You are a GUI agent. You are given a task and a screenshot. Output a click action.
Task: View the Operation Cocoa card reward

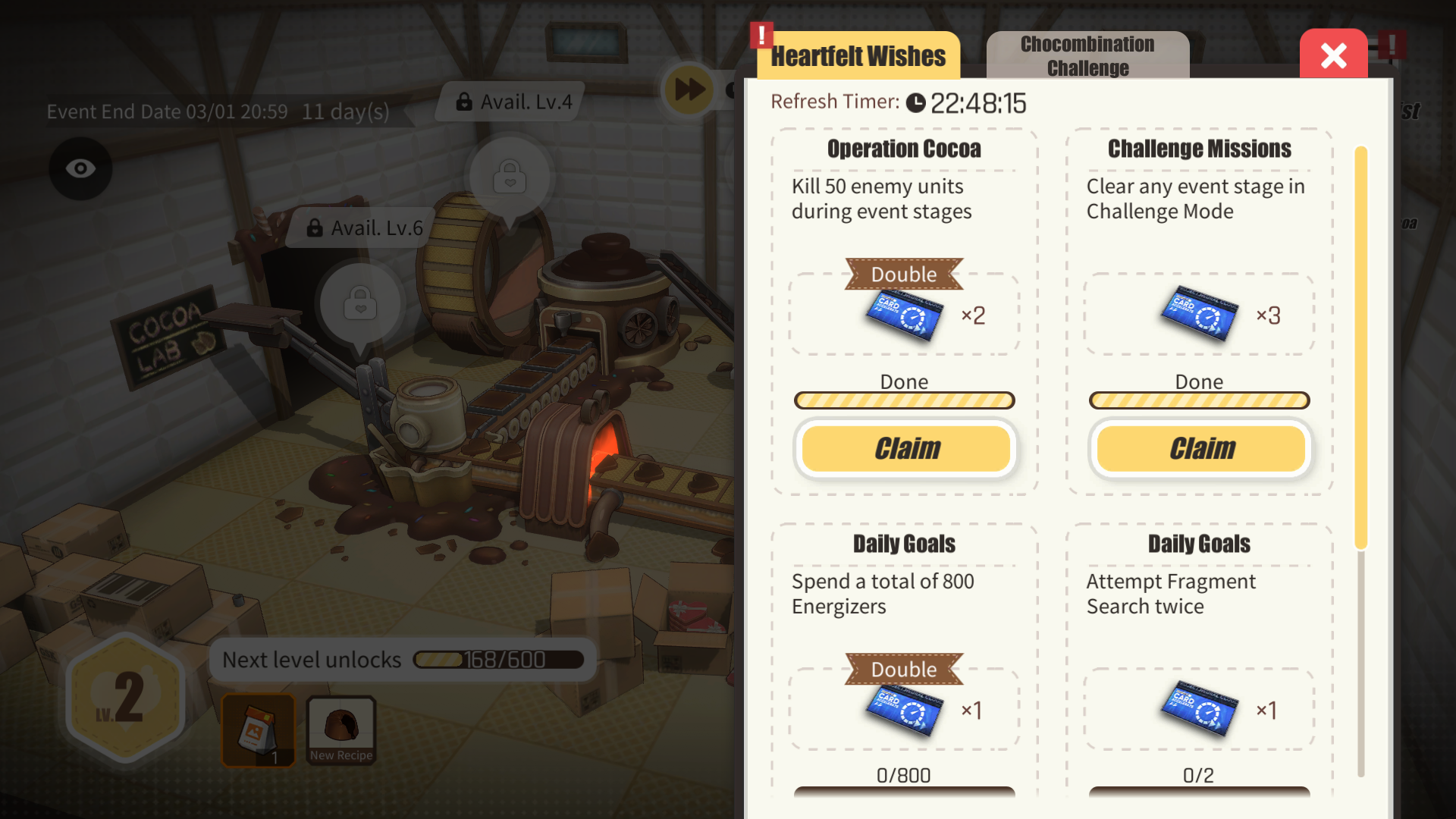pyautogui.click(x=905, y=315)
